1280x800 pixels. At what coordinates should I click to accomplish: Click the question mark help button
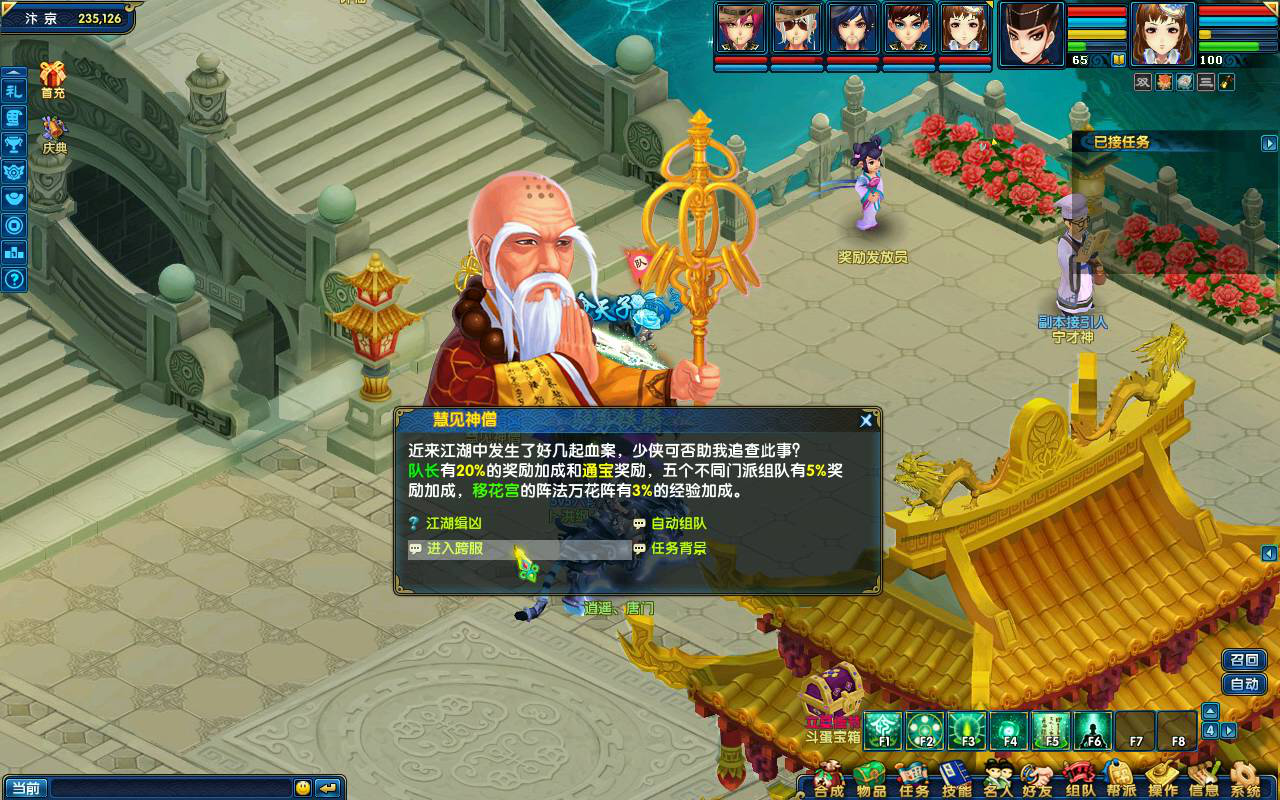click(x=14, y=280)
